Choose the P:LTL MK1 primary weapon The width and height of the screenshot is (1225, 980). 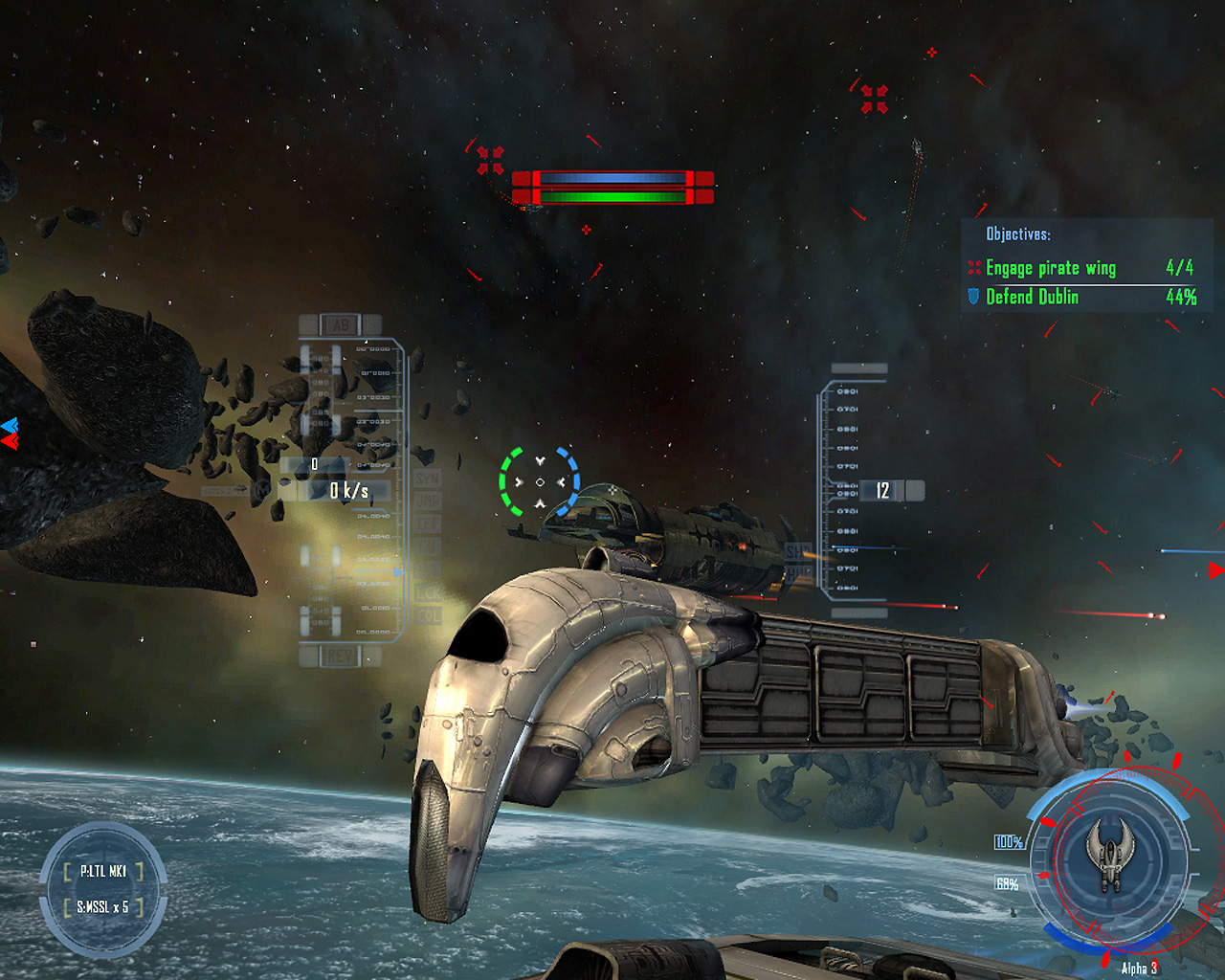[x=103, y=871]
